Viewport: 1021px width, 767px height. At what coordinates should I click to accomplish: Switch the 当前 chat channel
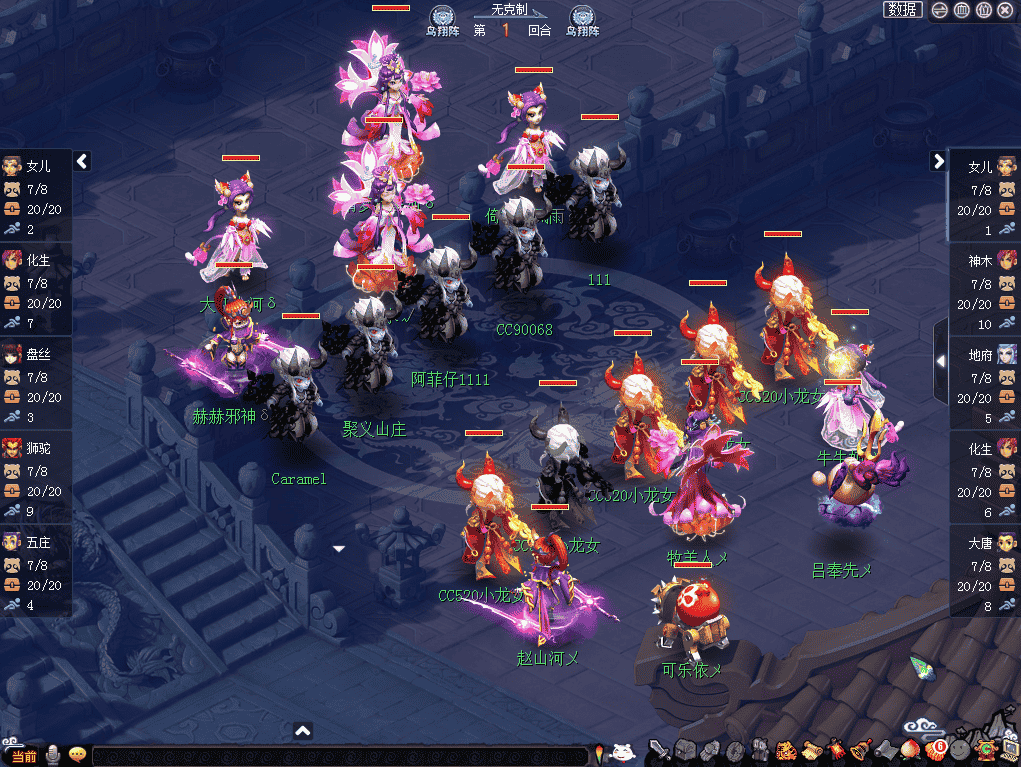[24, 756]
